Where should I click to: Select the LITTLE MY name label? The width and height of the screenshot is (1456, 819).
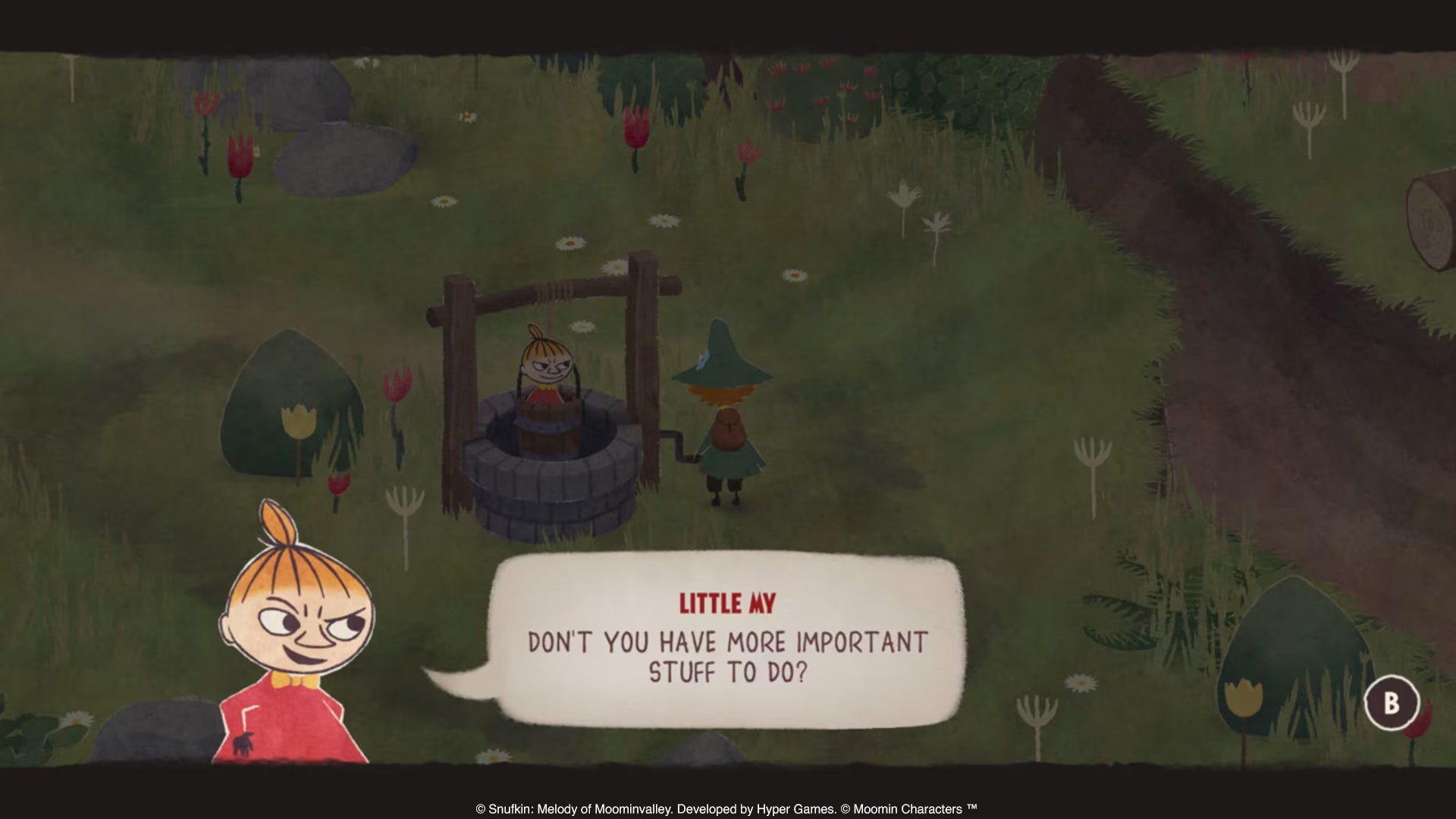tap(728, 604)
